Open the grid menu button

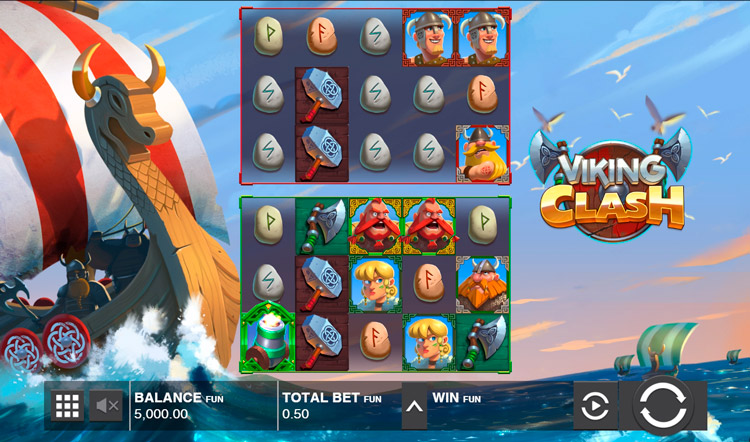[x=67, y=405]
